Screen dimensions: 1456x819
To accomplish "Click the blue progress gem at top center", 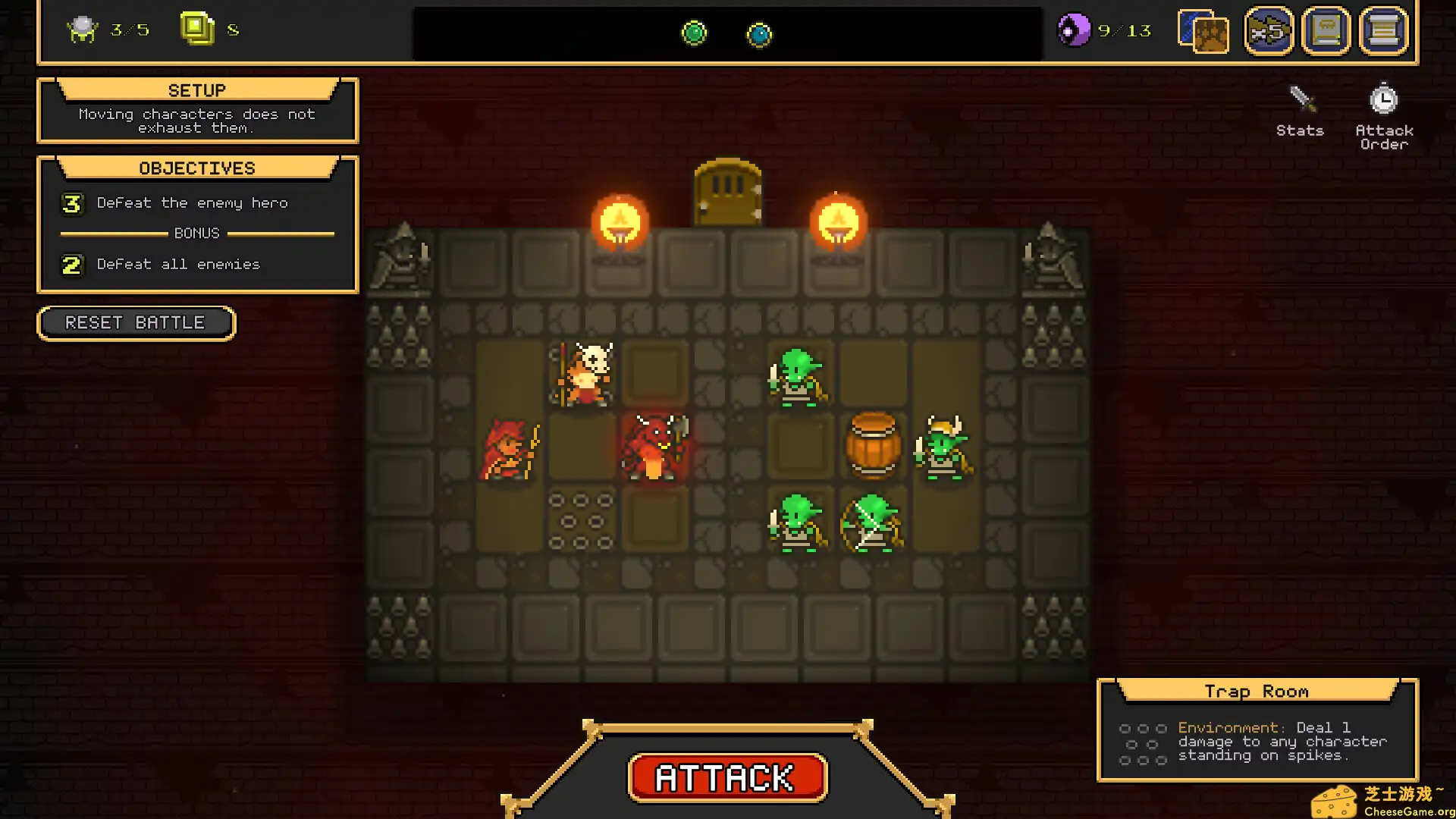I will (759, 33).
